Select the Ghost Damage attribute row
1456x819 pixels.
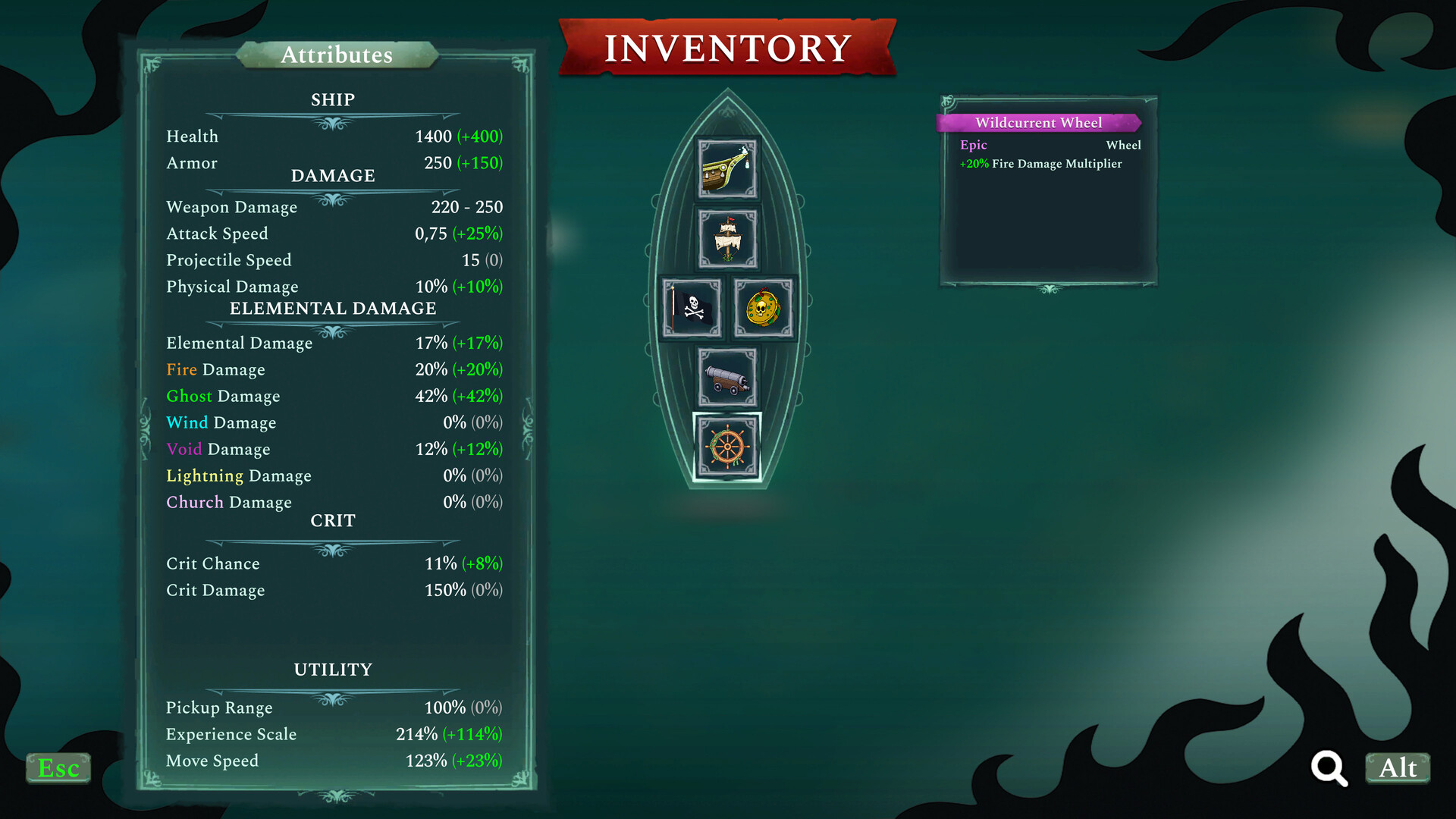click(x=334, y=396)
